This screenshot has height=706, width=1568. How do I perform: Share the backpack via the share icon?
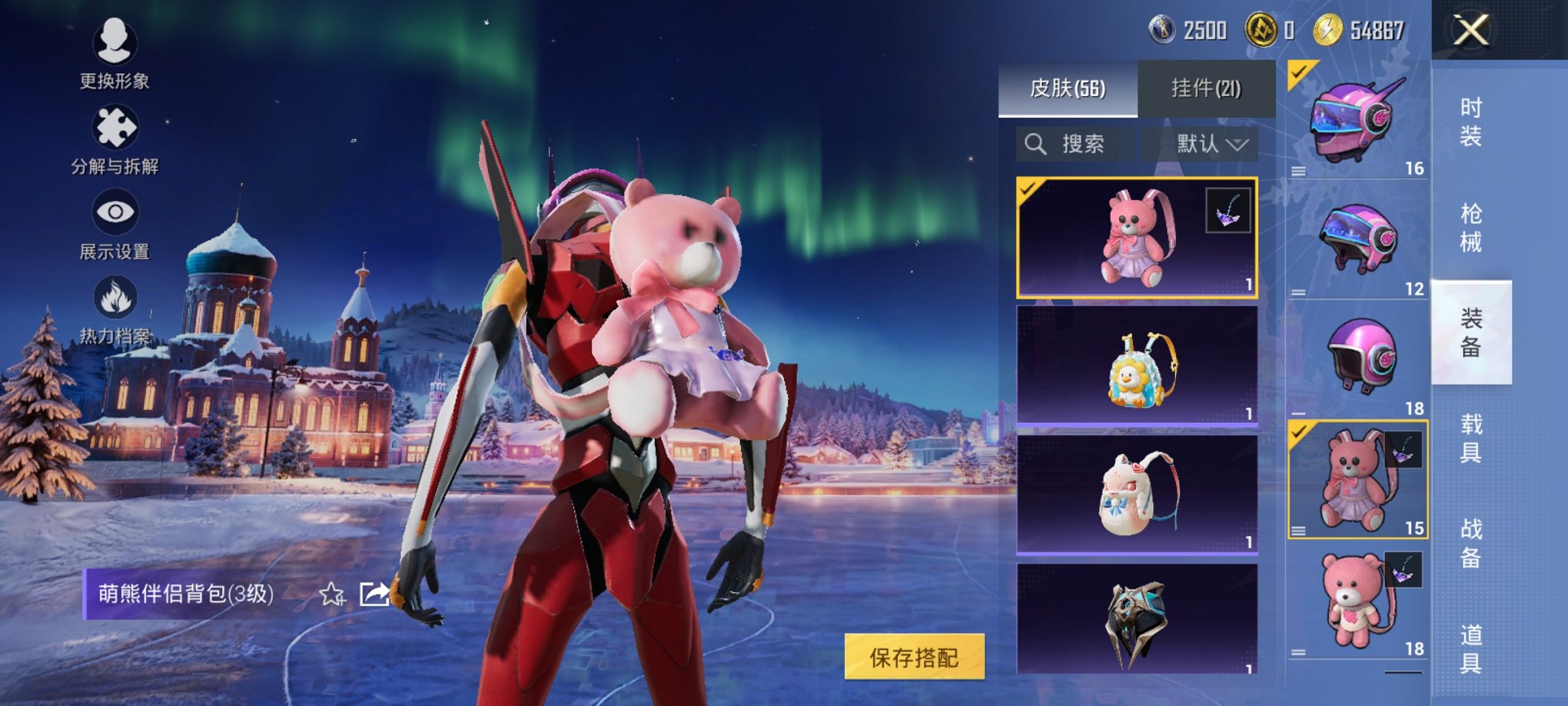pos(374,594)
